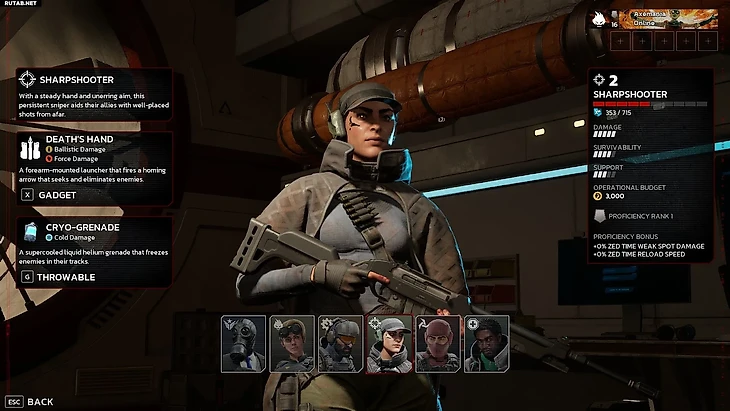The image size is (730, 411).
Task: Select the medic character in green jacket
Action: [x=486, y=343]
